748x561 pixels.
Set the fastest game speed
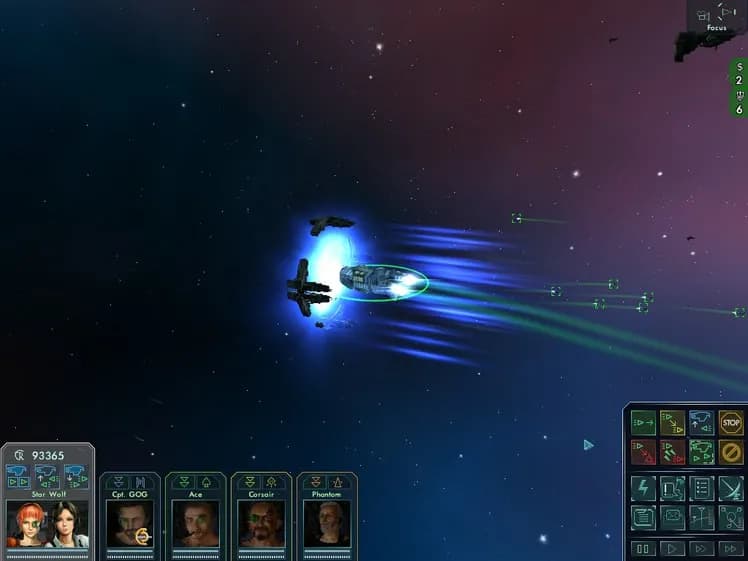[x=731, y=549]
